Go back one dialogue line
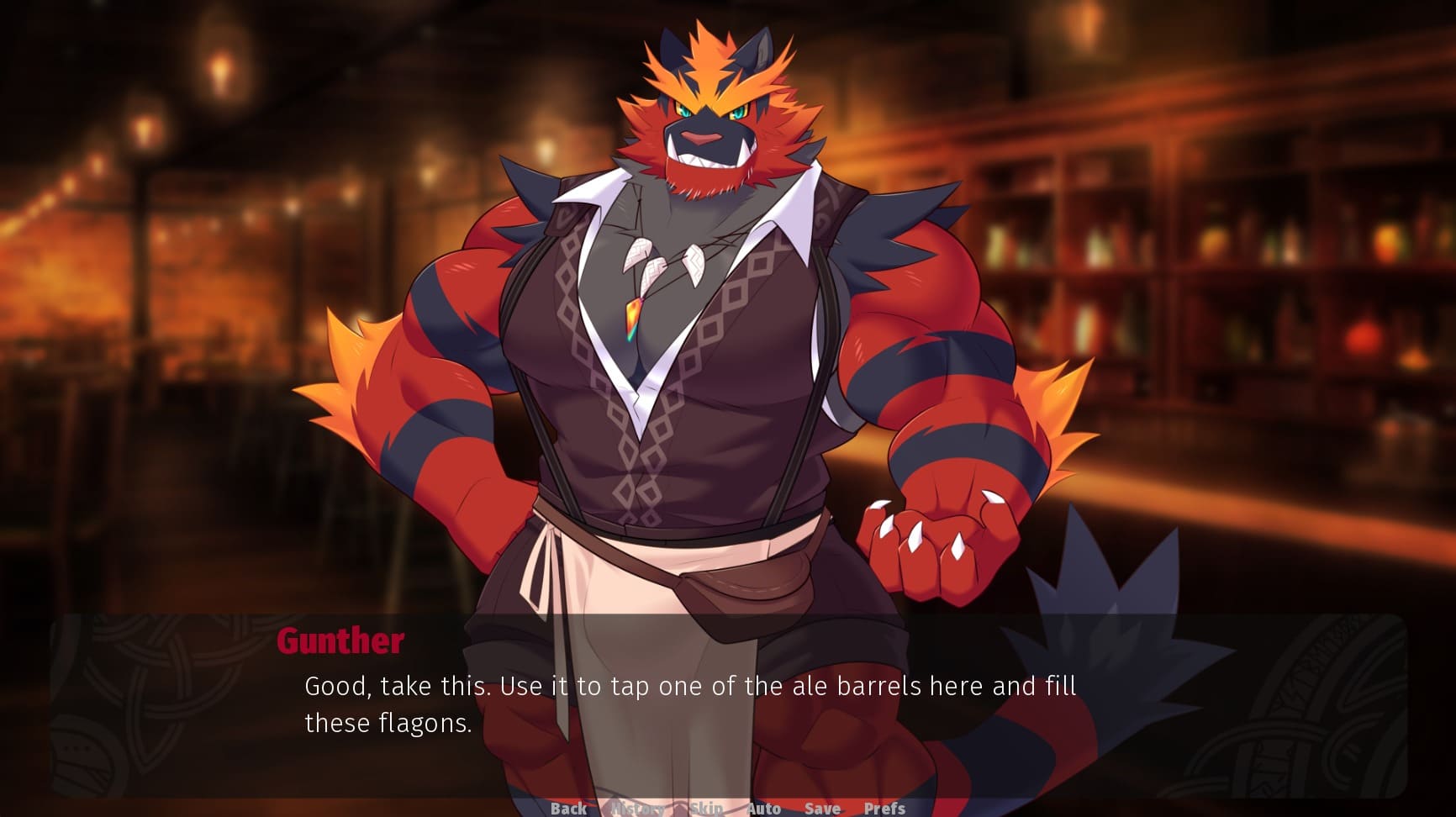This screenshot has height=817, width=1456. click(568, 809)
